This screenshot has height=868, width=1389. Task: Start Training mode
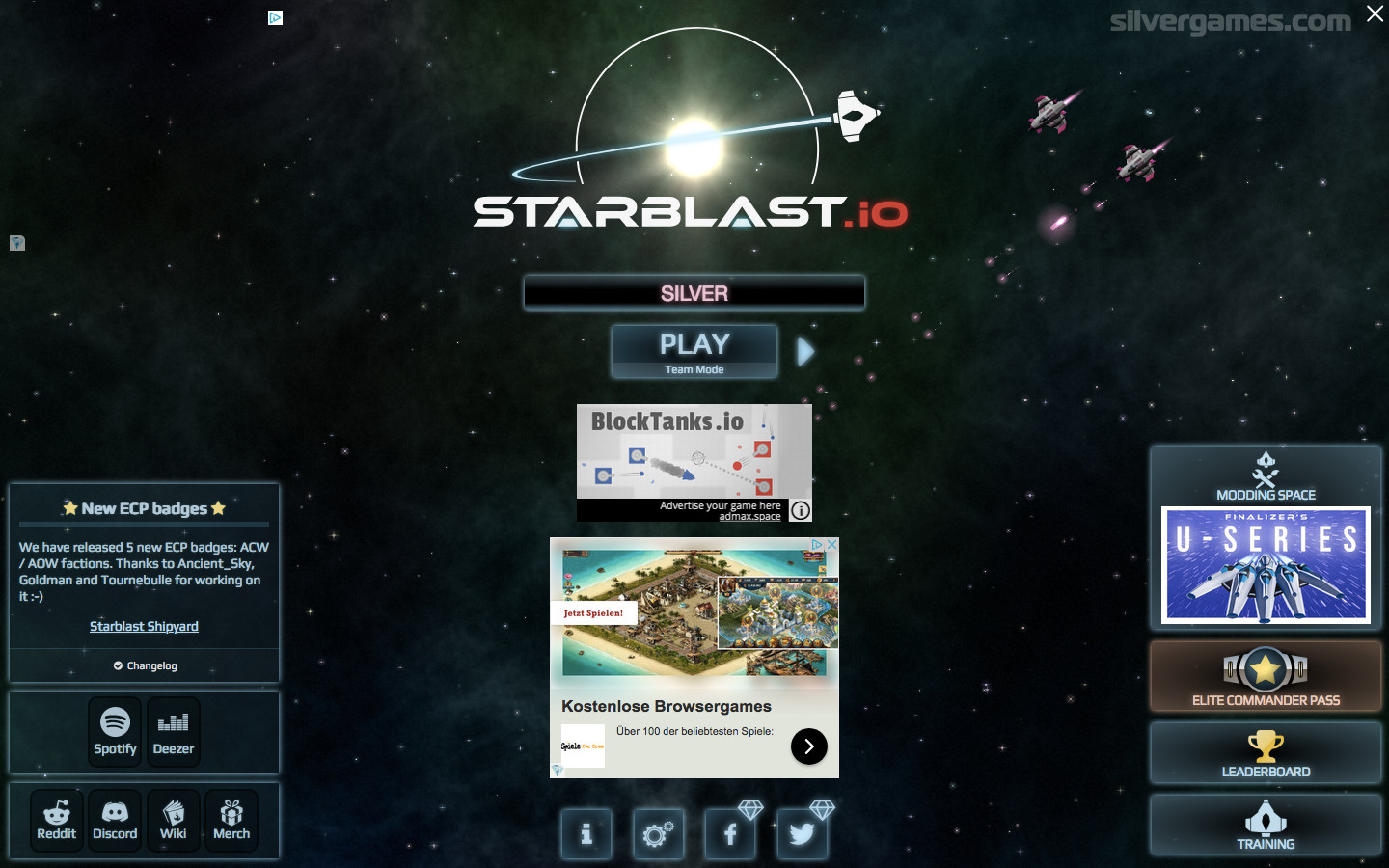click(x=1266, y=826)
